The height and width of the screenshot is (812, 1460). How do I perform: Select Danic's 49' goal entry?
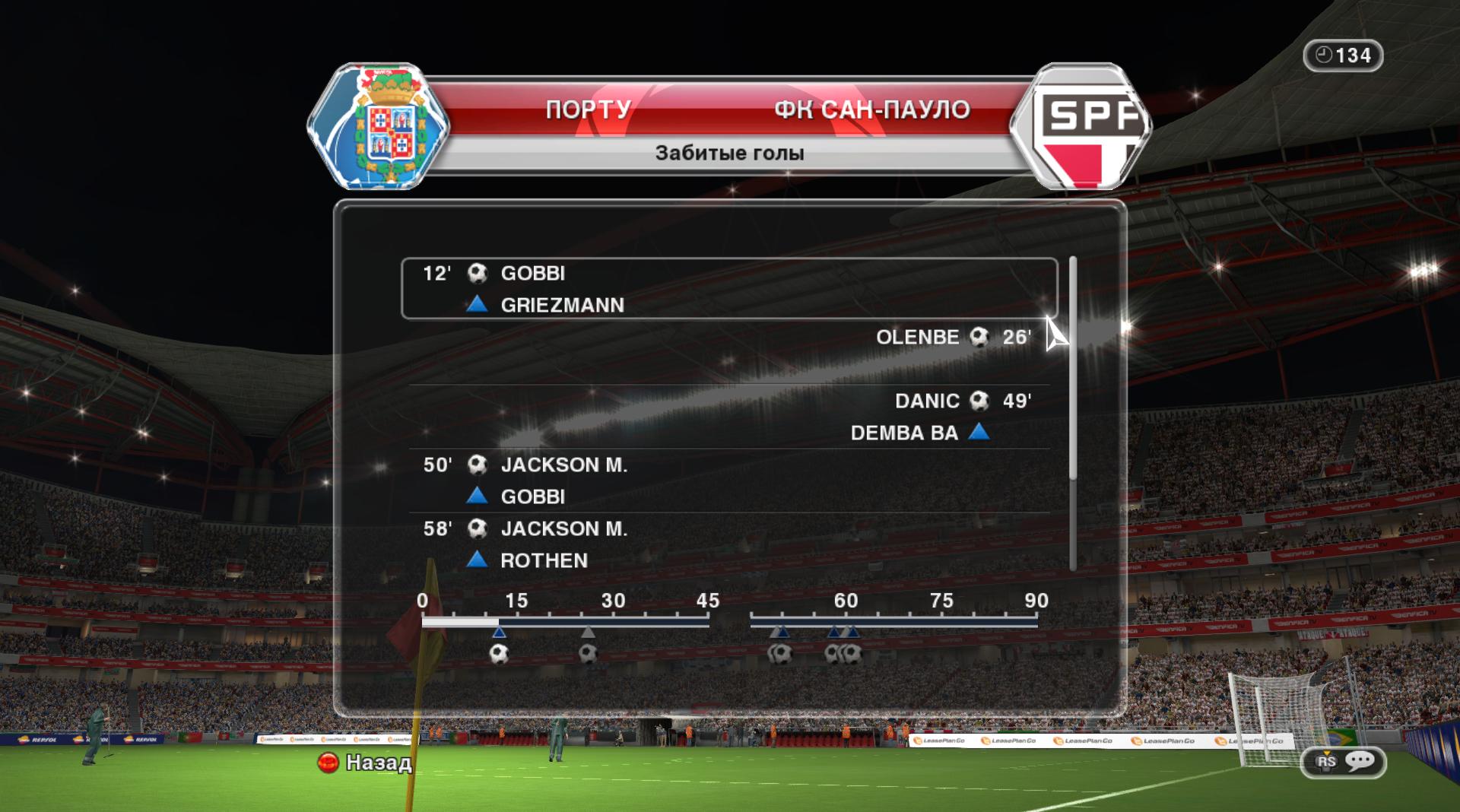pos(728,416)
